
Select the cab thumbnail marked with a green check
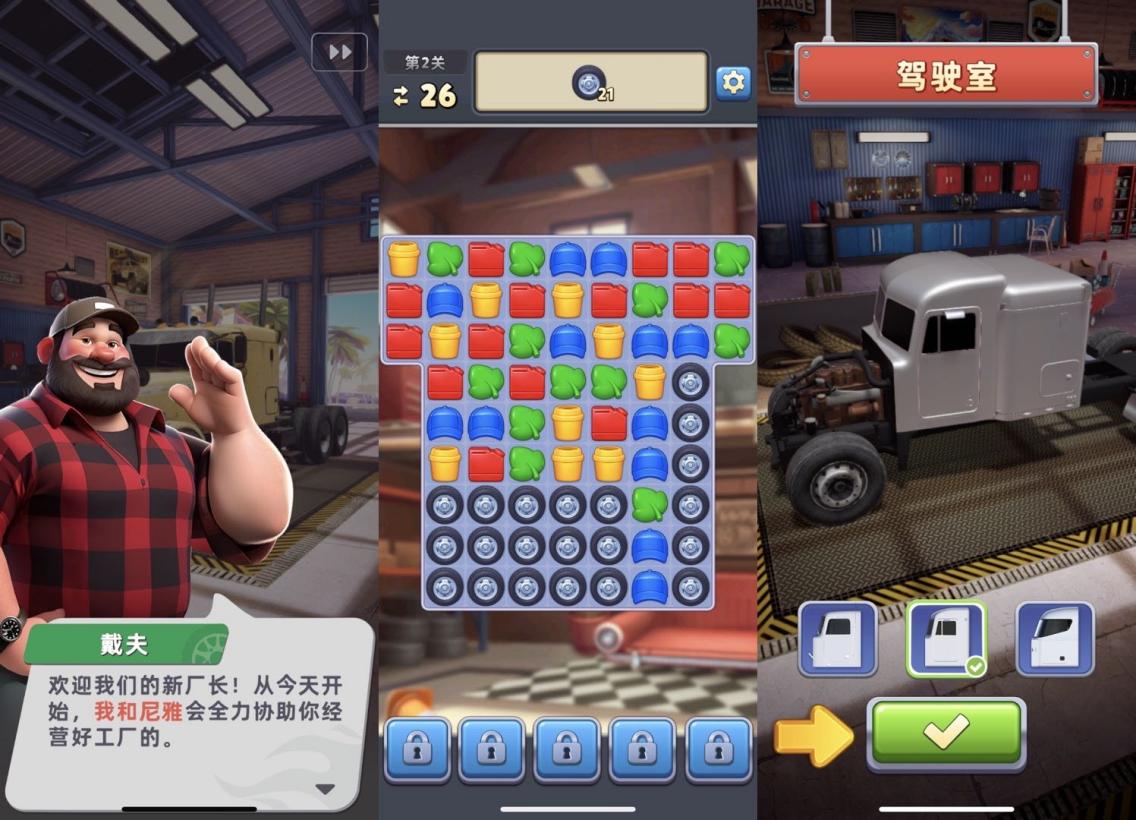945,638
